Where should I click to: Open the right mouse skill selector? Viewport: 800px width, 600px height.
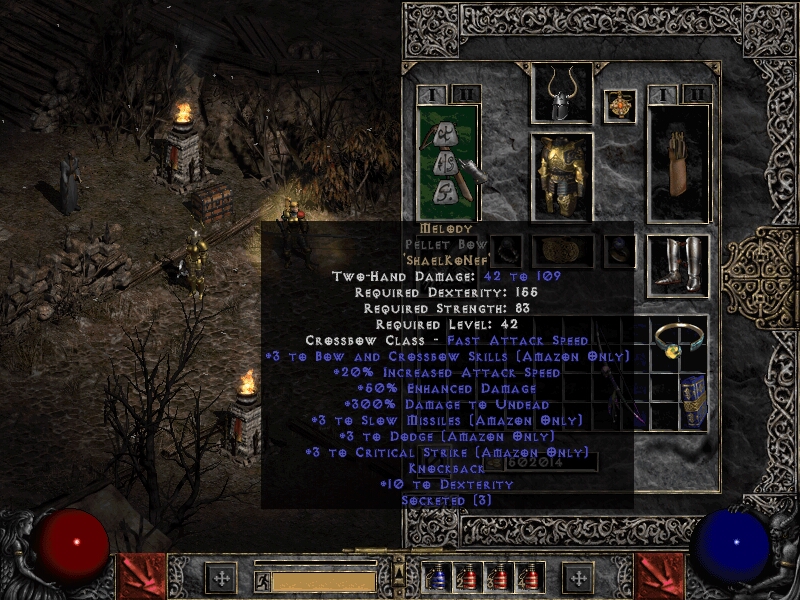pos(659,575)
